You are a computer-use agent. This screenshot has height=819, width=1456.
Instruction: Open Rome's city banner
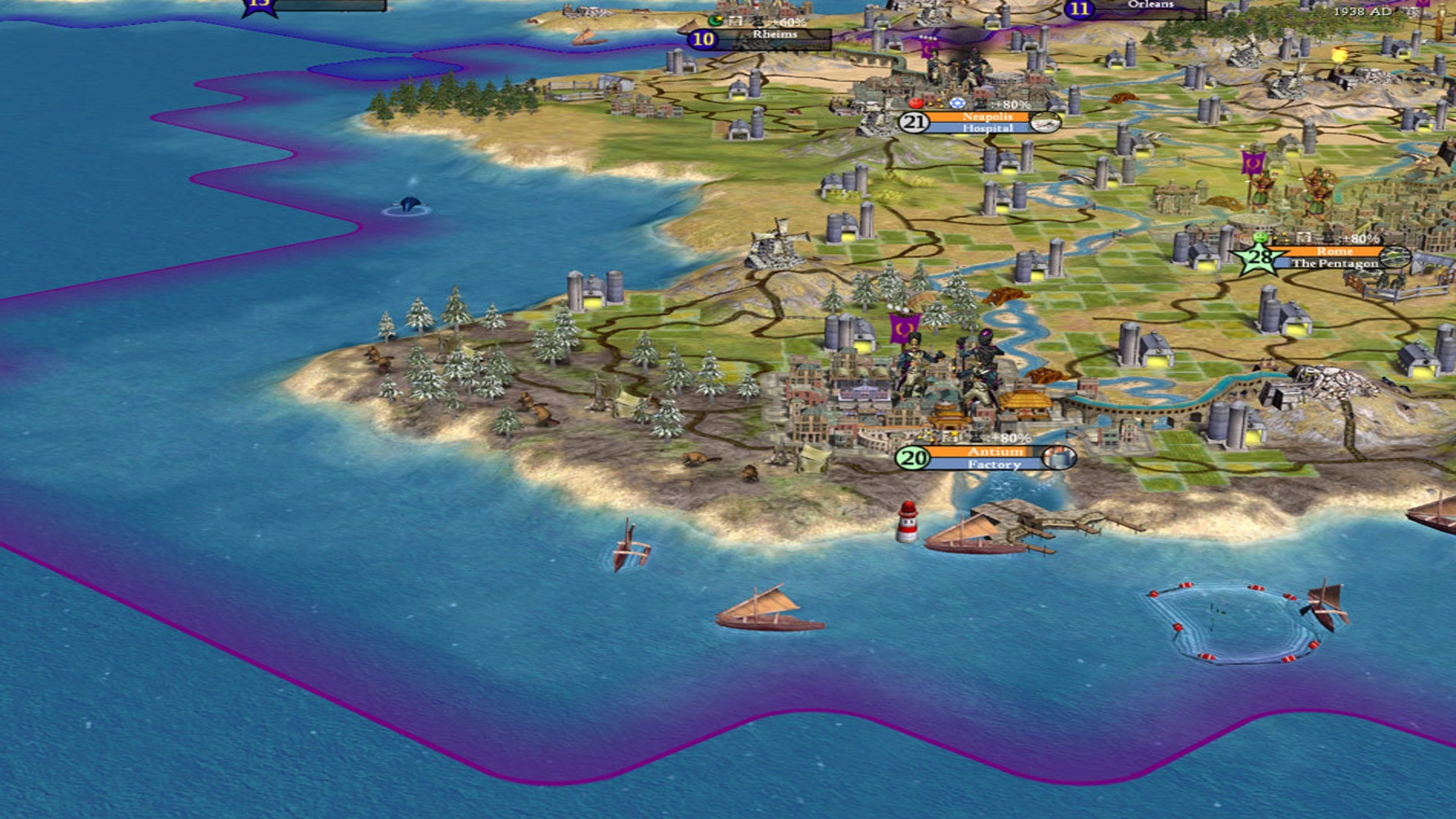tap(1334, 252)
